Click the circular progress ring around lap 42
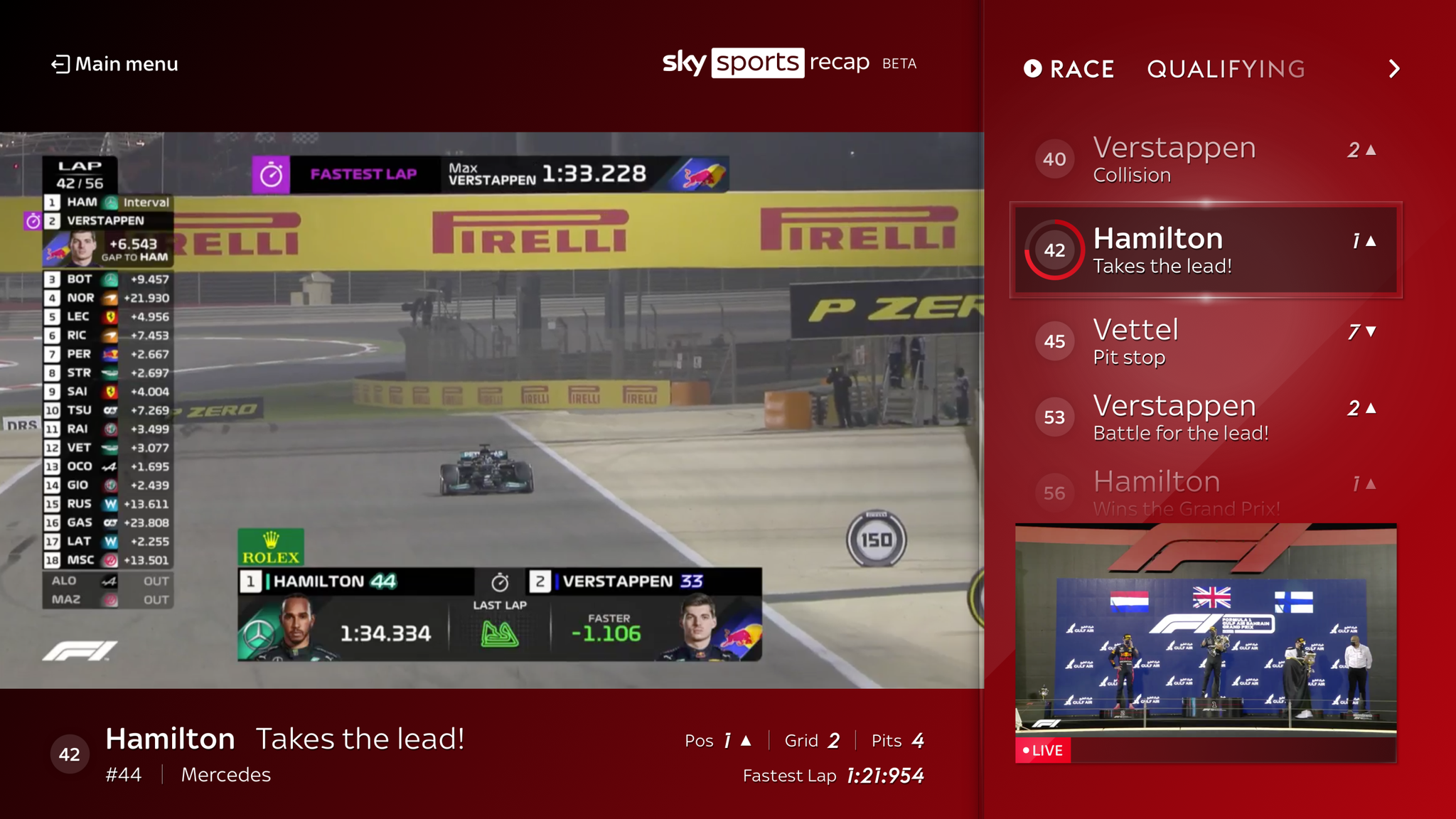 coord(1054,250)
